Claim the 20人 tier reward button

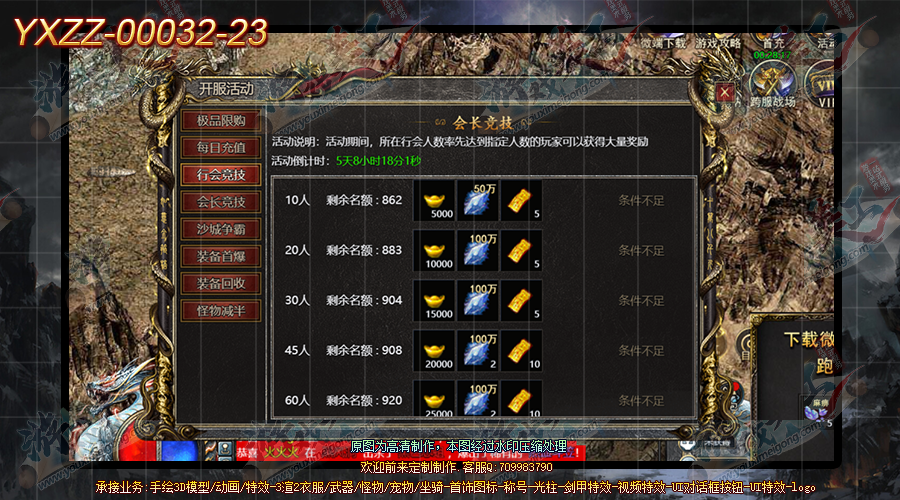[641, 251]
